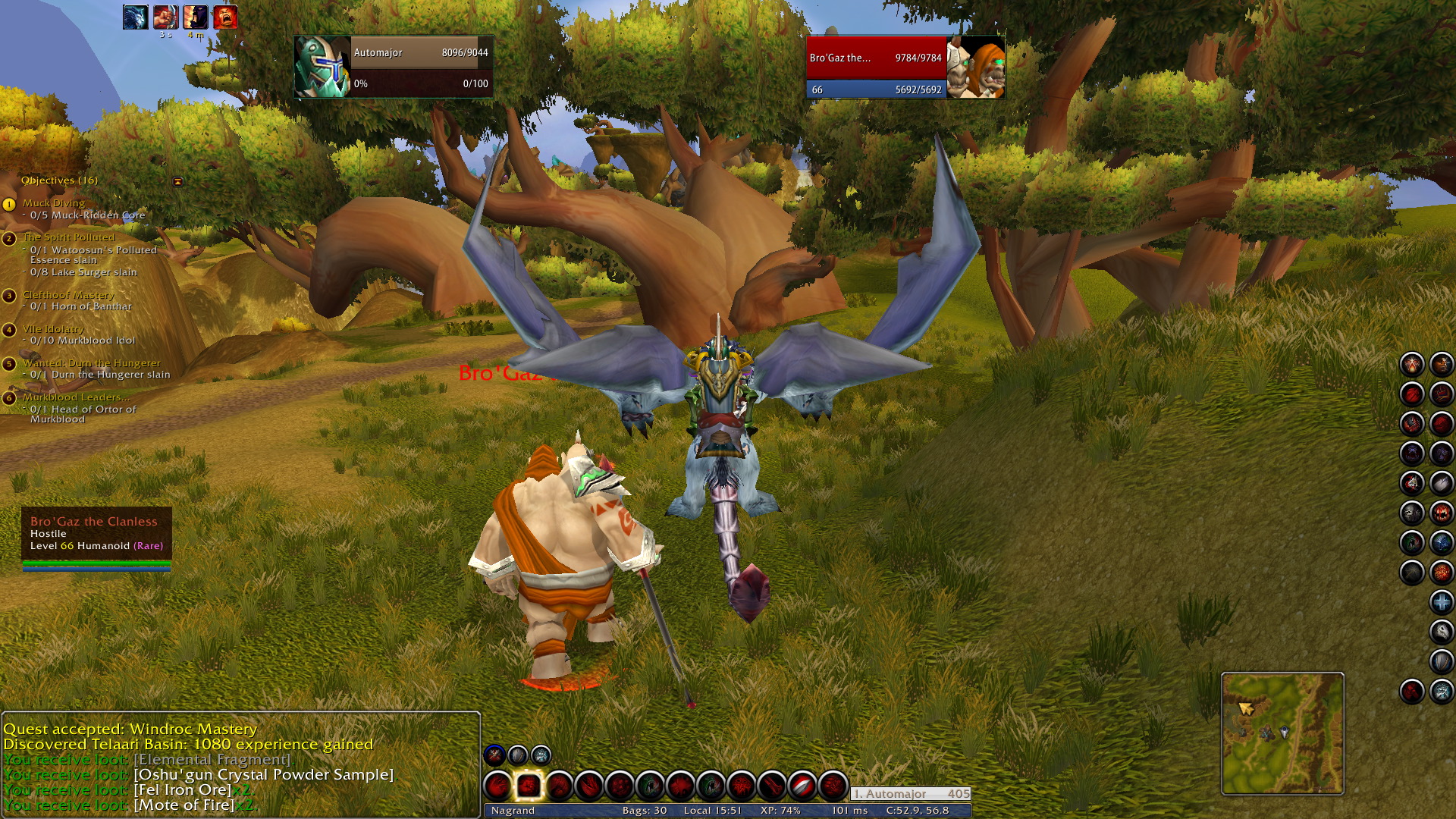The width and height of the screenshot is (1456, 819).
Task: Select the crossed-weapons stance icon
Action: pos(494,755)
